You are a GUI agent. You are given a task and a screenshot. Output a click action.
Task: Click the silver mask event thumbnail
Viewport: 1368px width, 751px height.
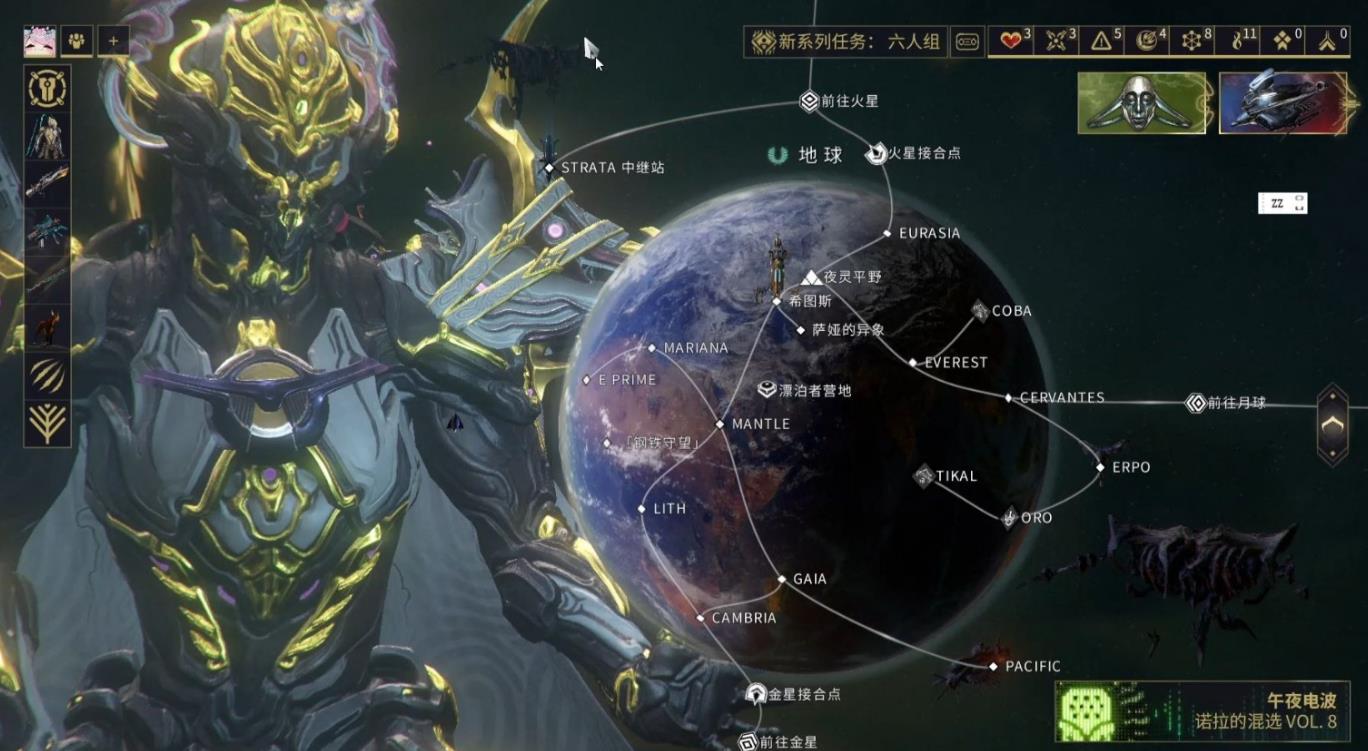coord(1141,104)
